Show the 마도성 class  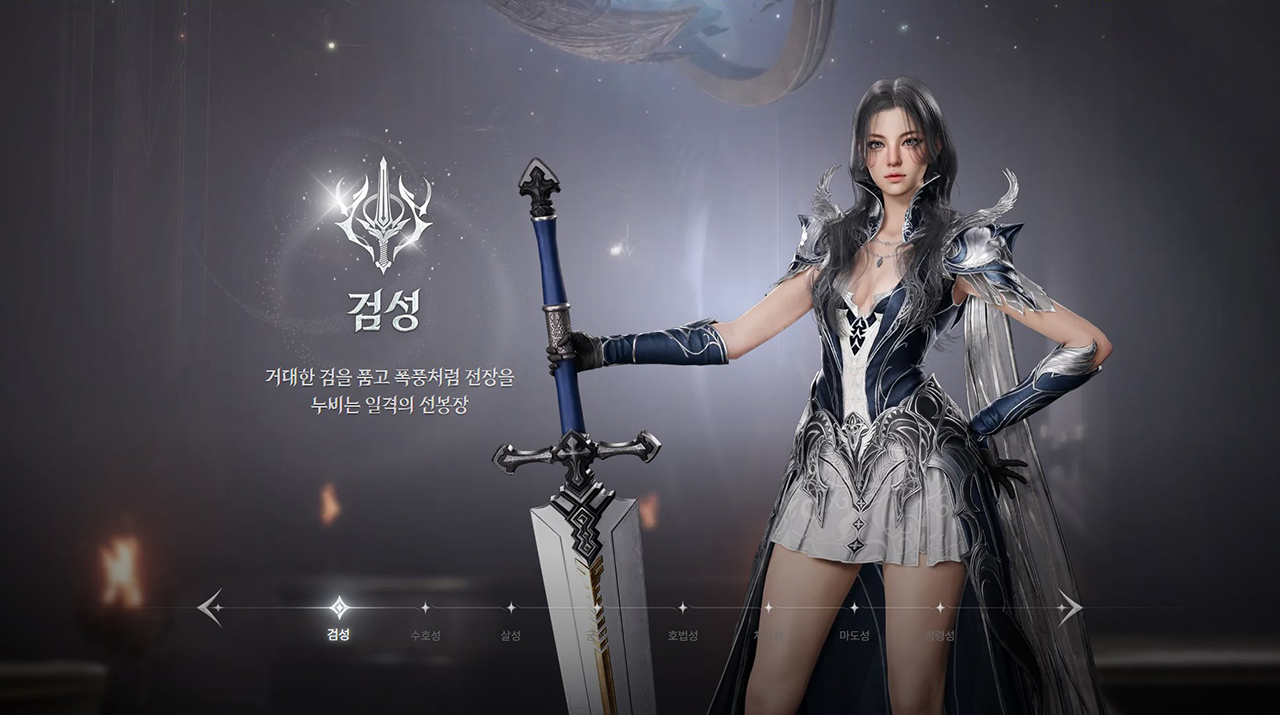coord(854,607)
